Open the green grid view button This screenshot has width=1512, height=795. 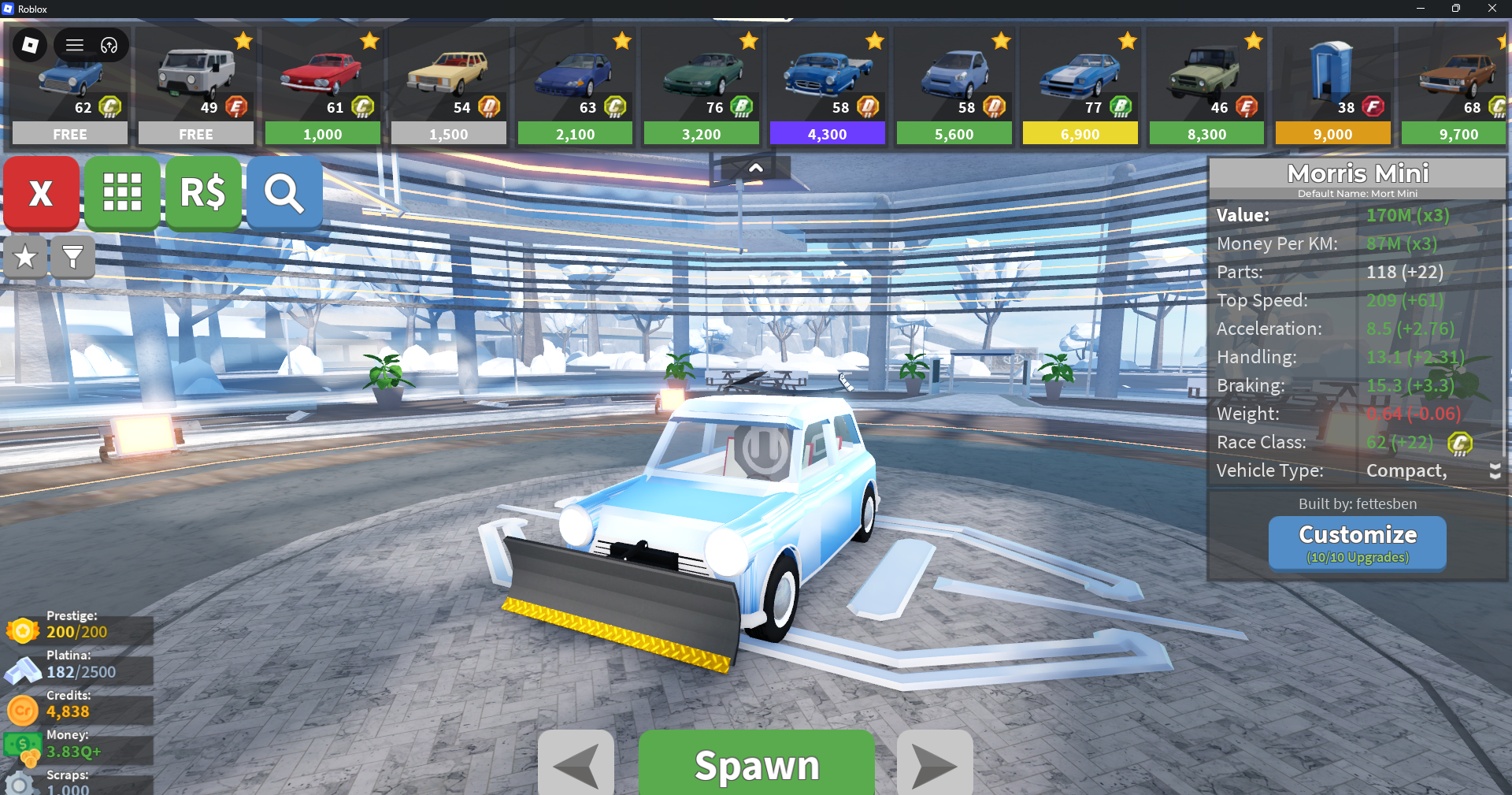pos(122,193)
